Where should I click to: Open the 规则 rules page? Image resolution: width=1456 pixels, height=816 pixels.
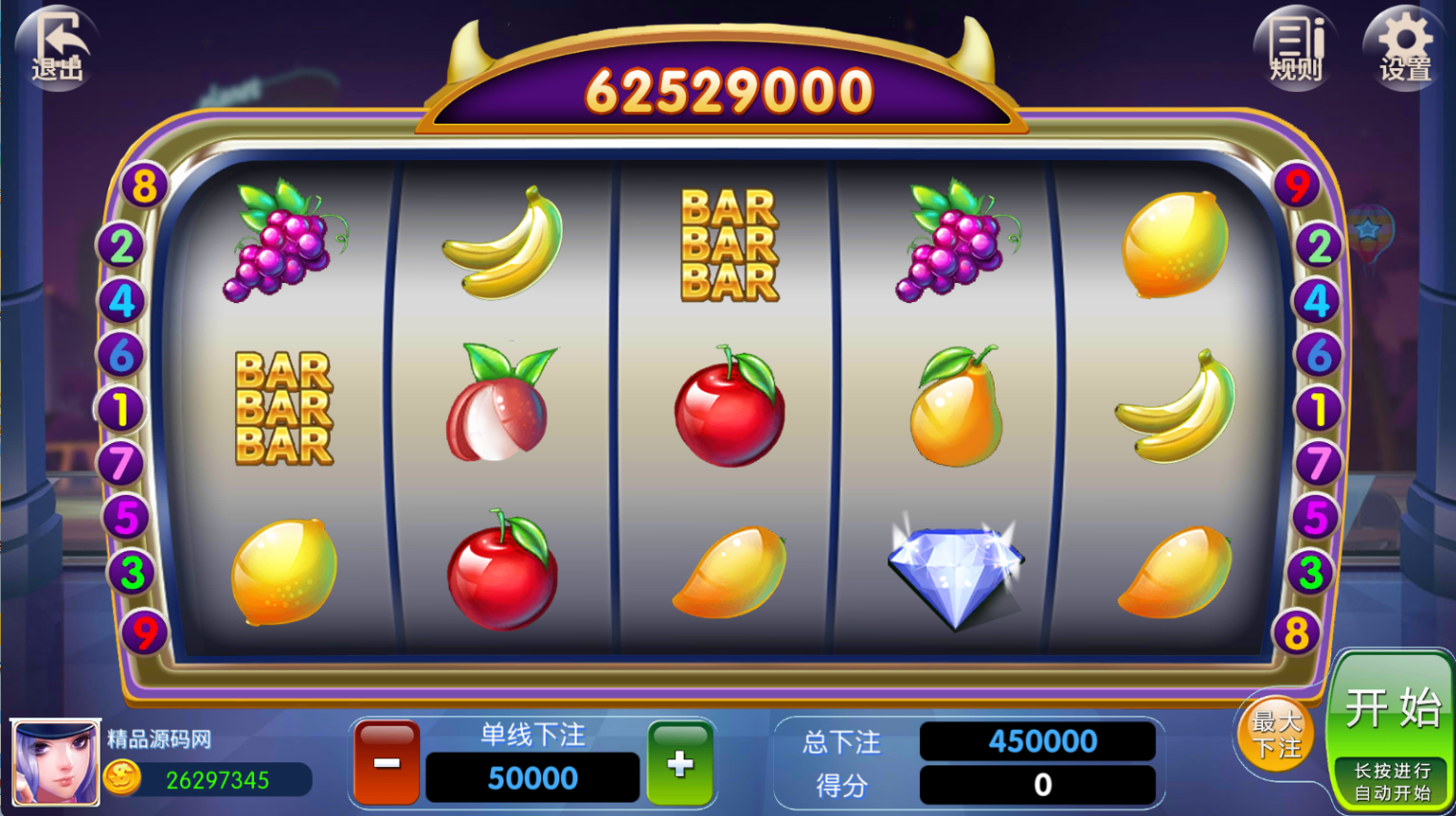[x=1296, y=48]
